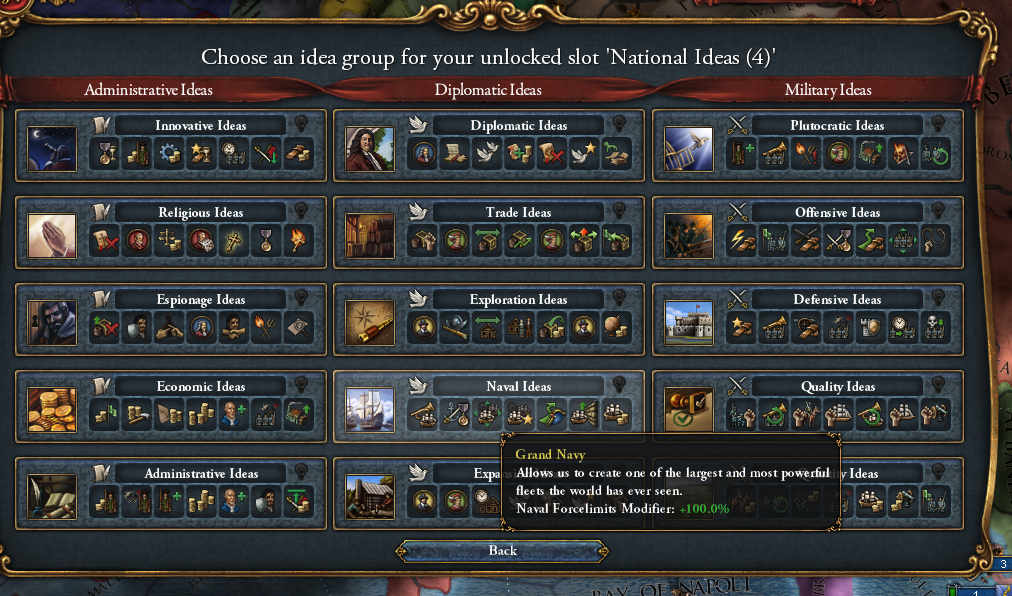Pick the Espionage Ideas group

(200, 300)
